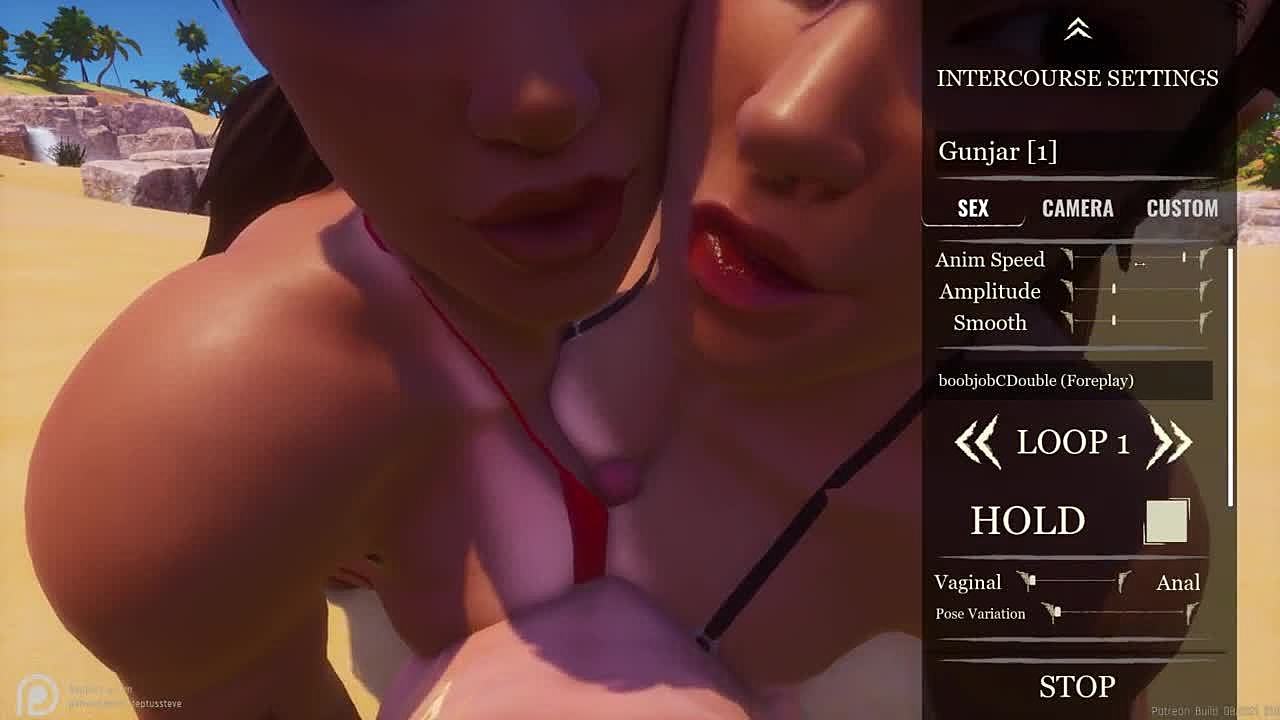Switch to the CAMERA tab
The width and height of the screenshot is (1280, 720).
click(1077, 208)
